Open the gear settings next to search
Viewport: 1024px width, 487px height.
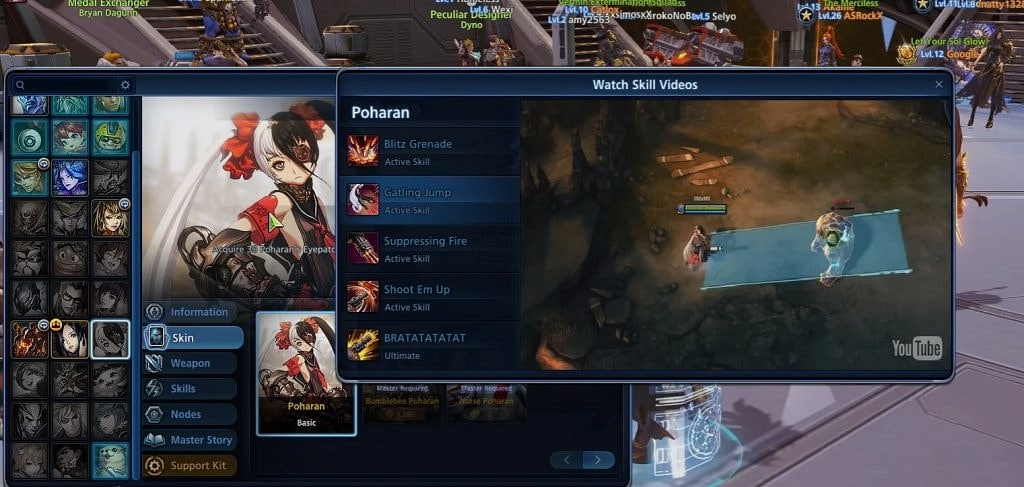pyautogui.click(x=125, y=85)
